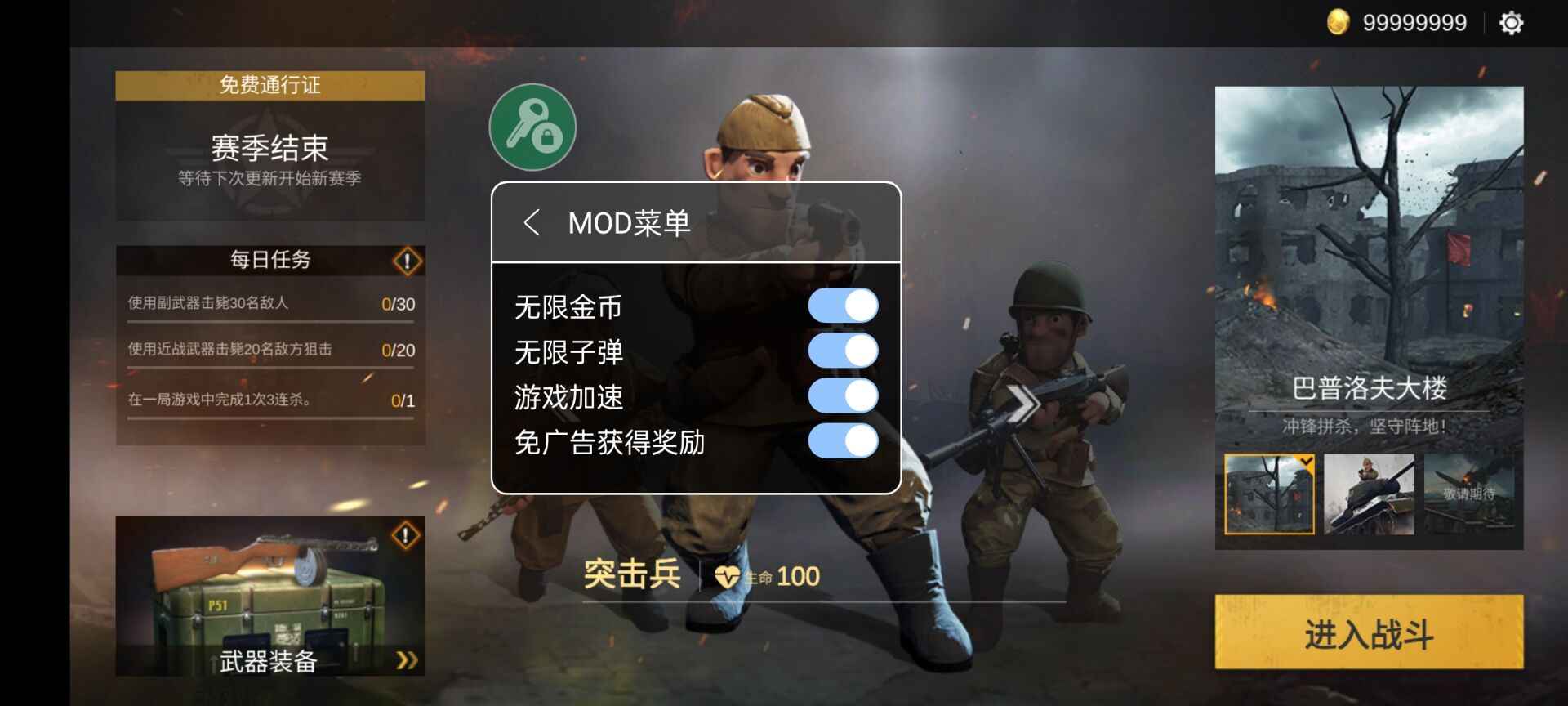Click the back chevron on MOD菜单 header

pos(535,221)
